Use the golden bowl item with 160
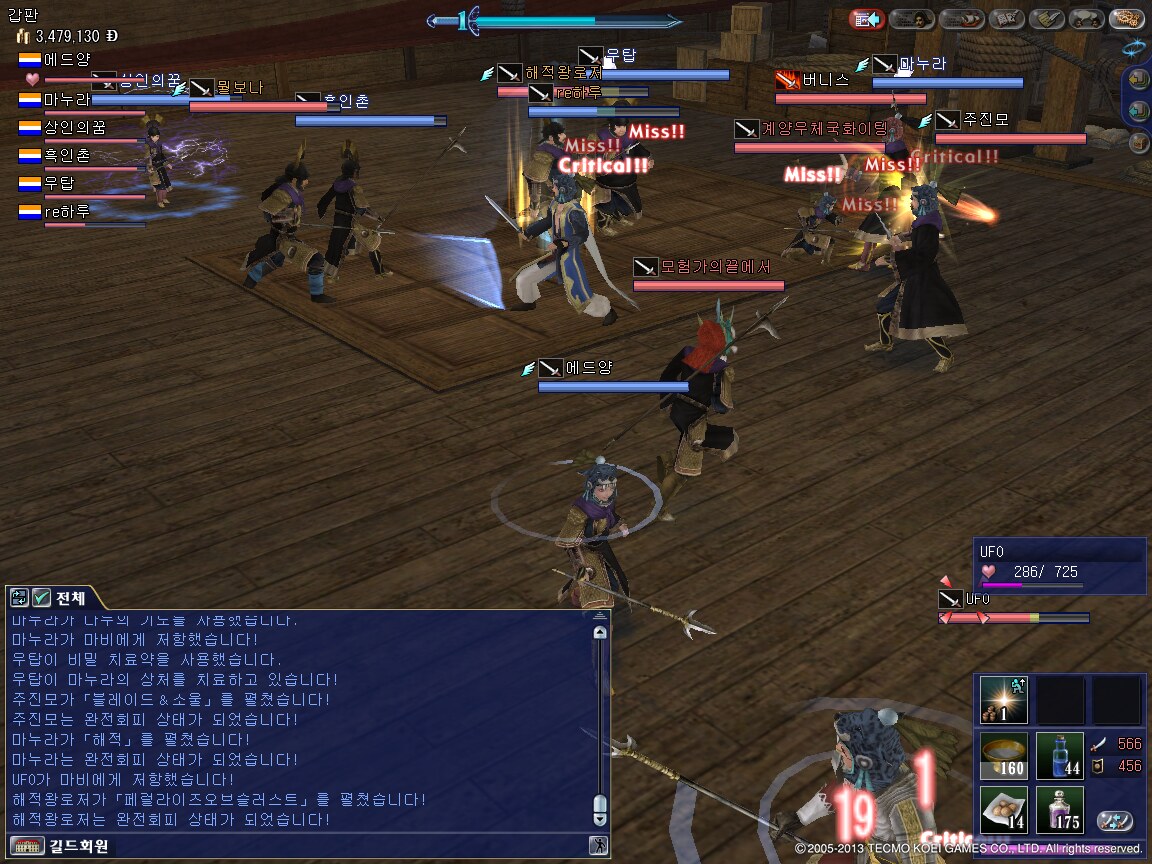The height and width of the screenshot is (864, 1152). coord(1004,757)
